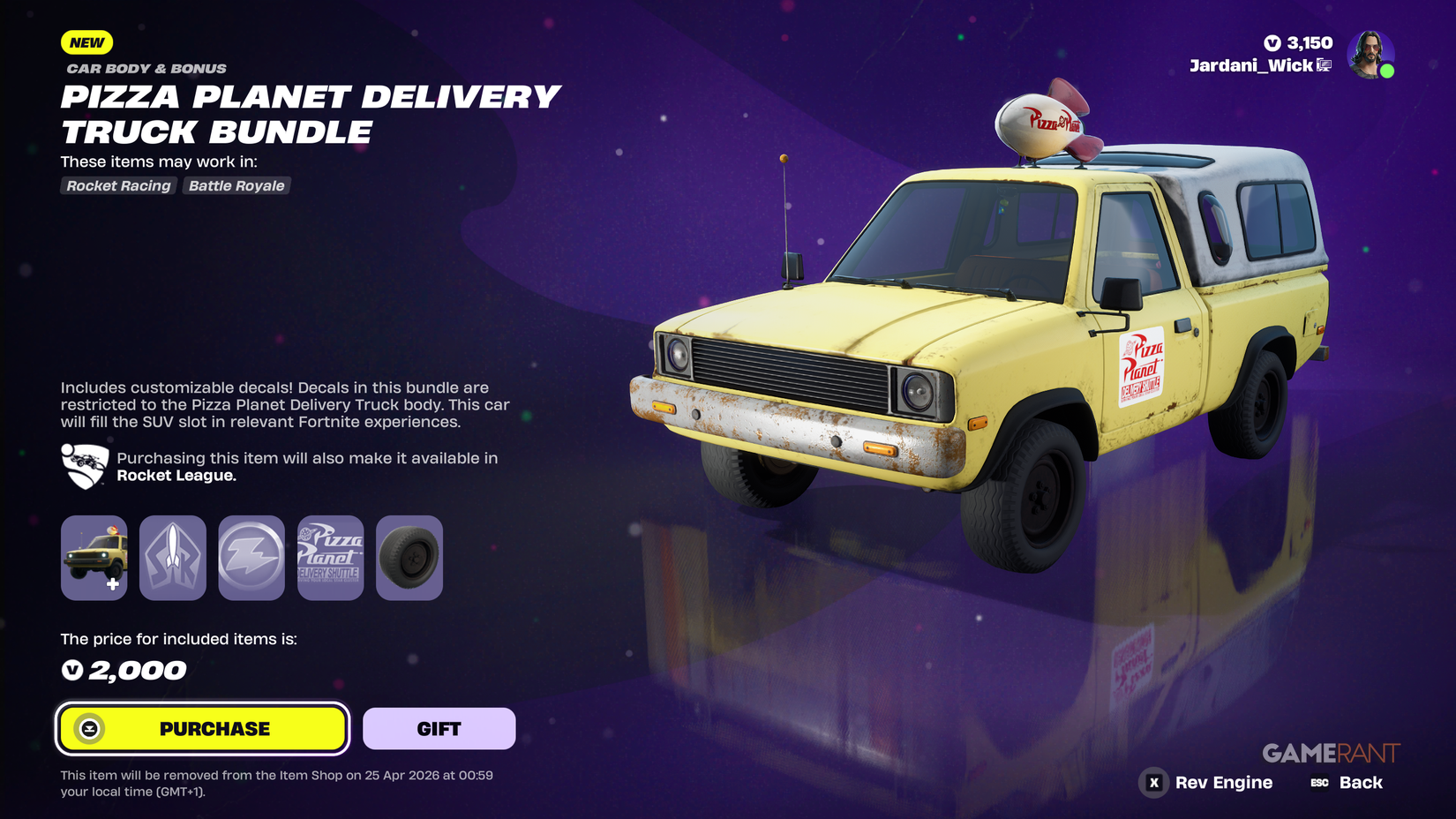
Task: Click the V-Bucks coin icon beside 3,150 balance
Action: point(1271,42)
